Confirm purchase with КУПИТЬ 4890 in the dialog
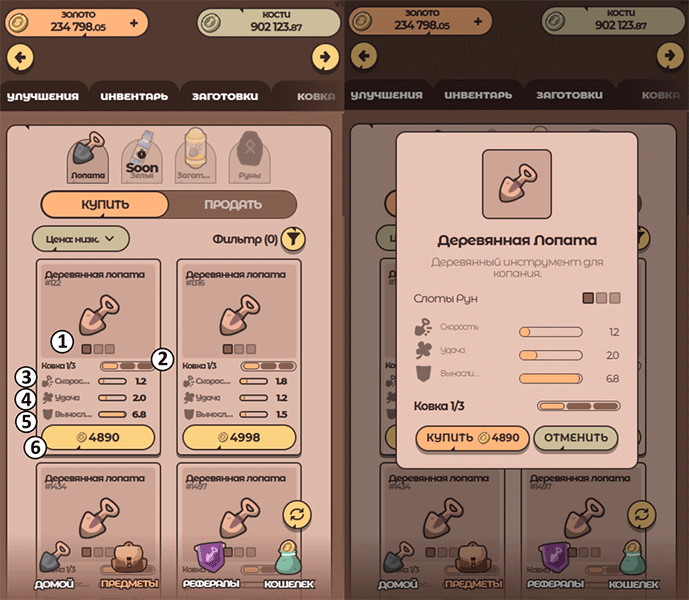 pos(472,437)
